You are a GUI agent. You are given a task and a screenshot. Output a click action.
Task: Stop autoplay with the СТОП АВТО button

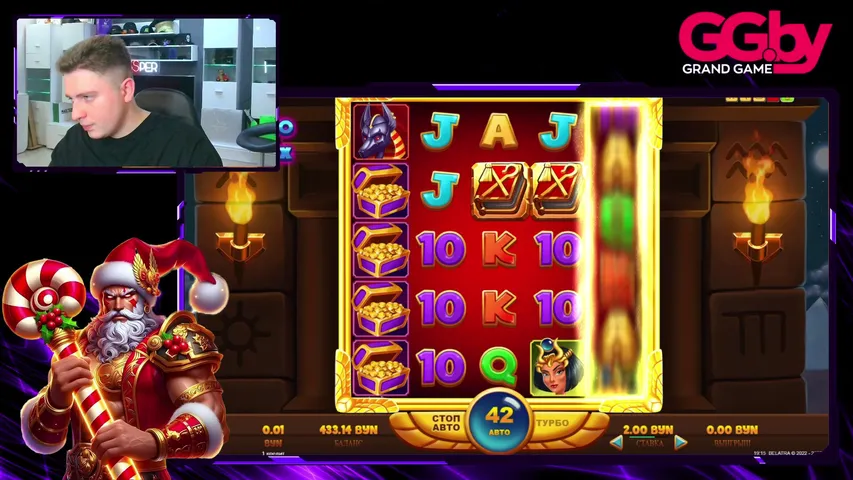(445, 423)
